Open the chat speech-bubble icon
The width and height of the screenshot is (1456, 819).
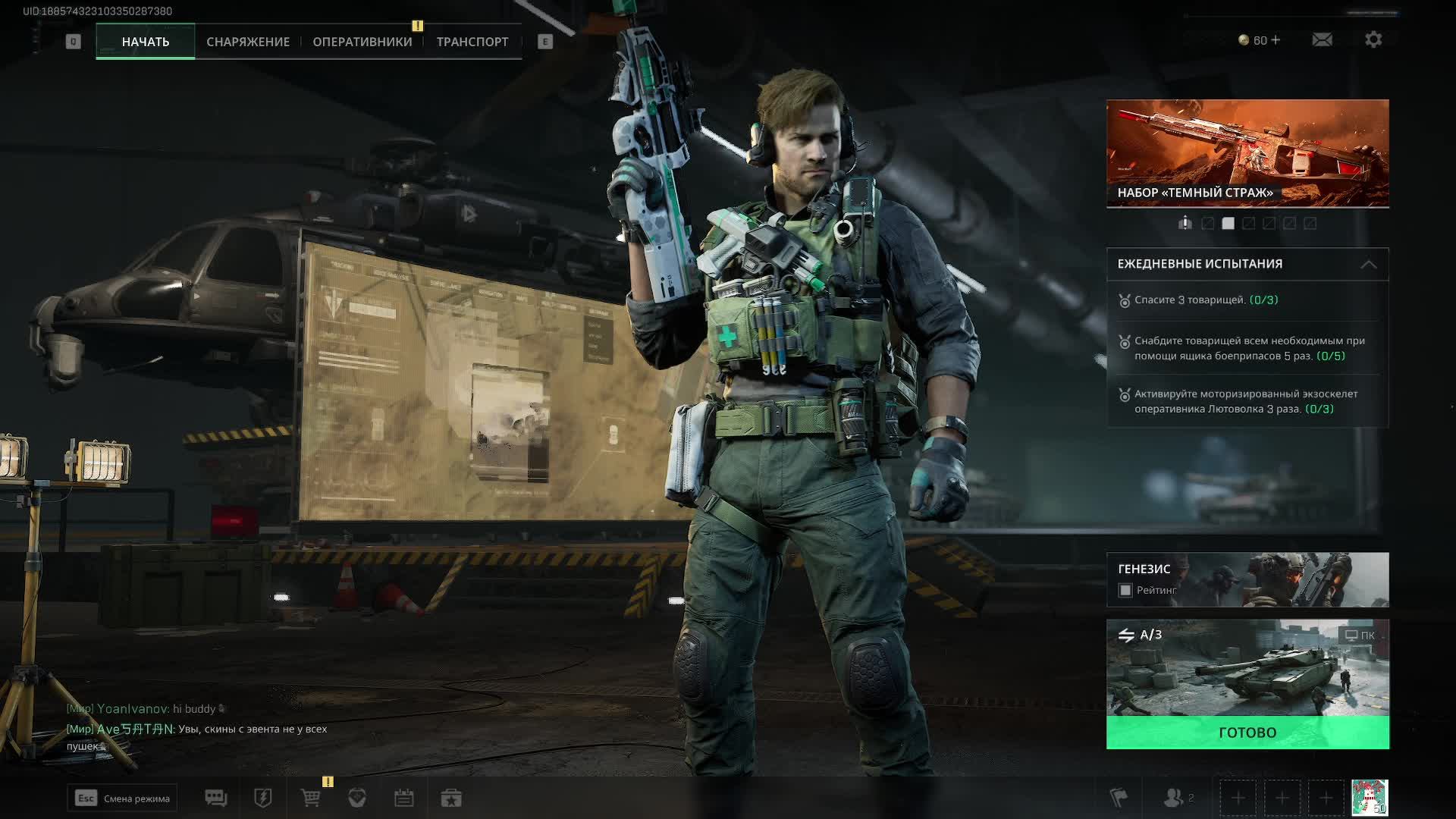[x=216, y=798]
